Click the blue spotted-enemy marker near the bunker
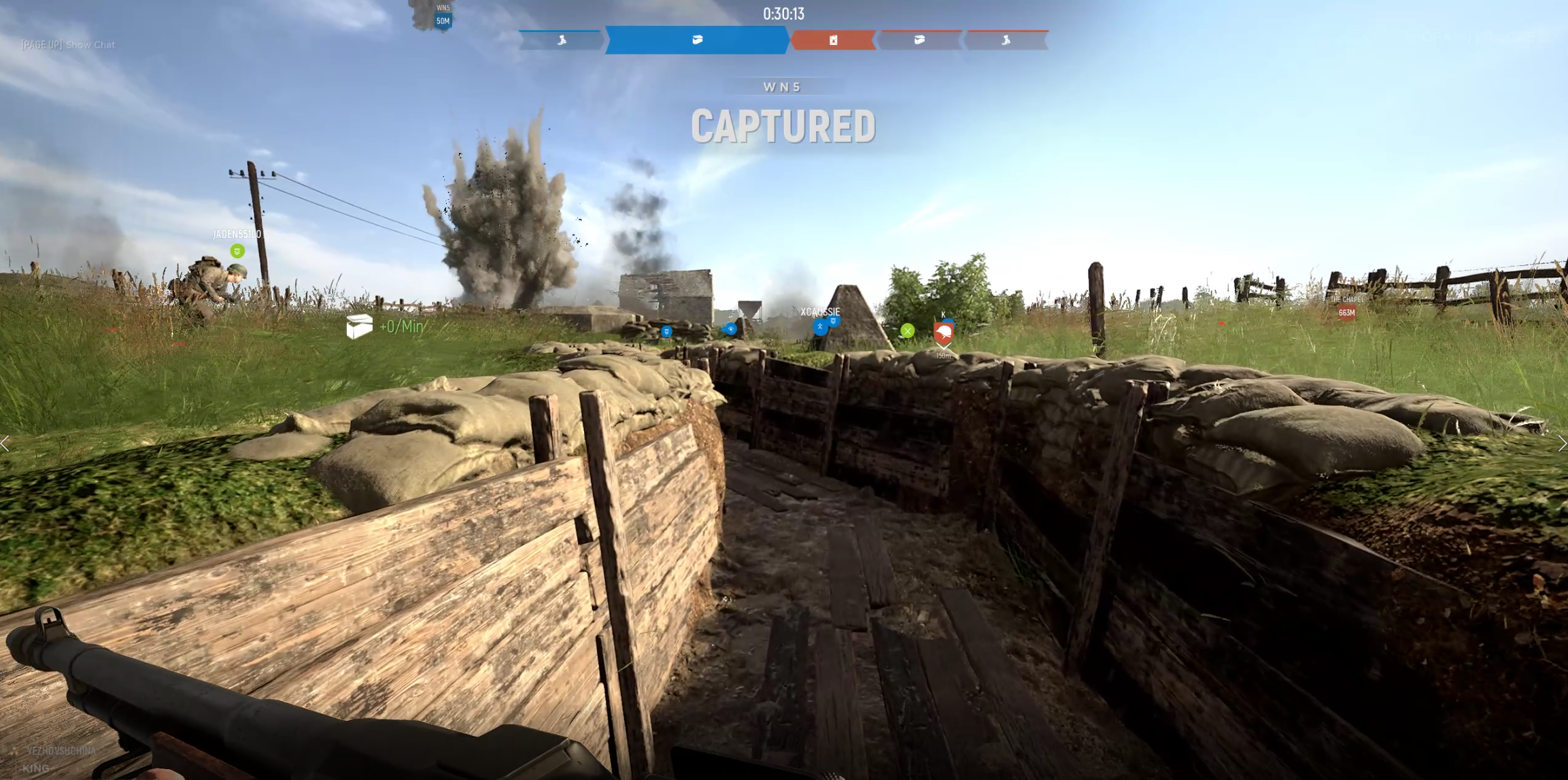The image size is (1568, 780). (x=730, y=328)
